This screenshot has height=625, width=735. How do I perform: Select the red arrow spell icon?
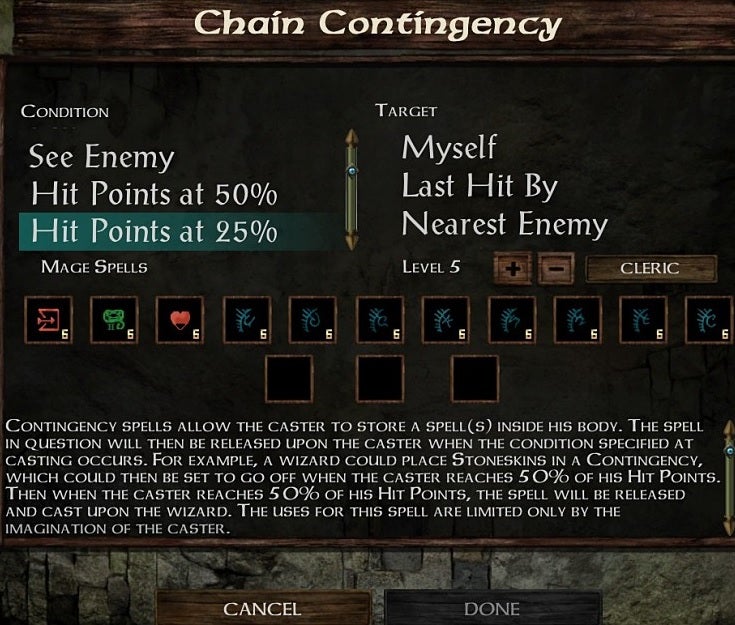click(x=46, y=320)
